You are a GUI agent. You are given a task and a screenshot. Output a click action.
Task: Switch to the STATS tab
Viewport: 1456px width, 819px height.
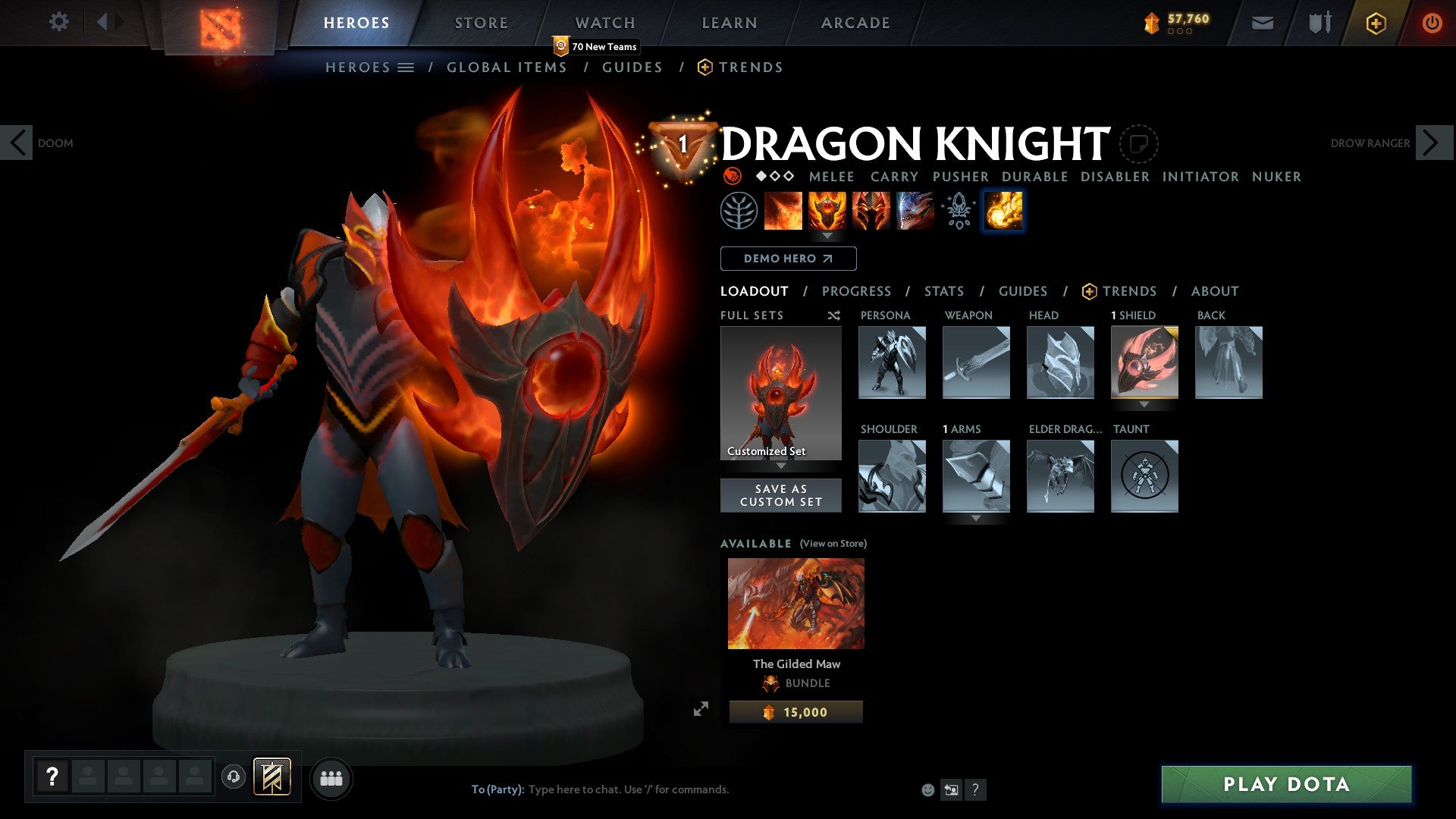(x=943, y=291)
